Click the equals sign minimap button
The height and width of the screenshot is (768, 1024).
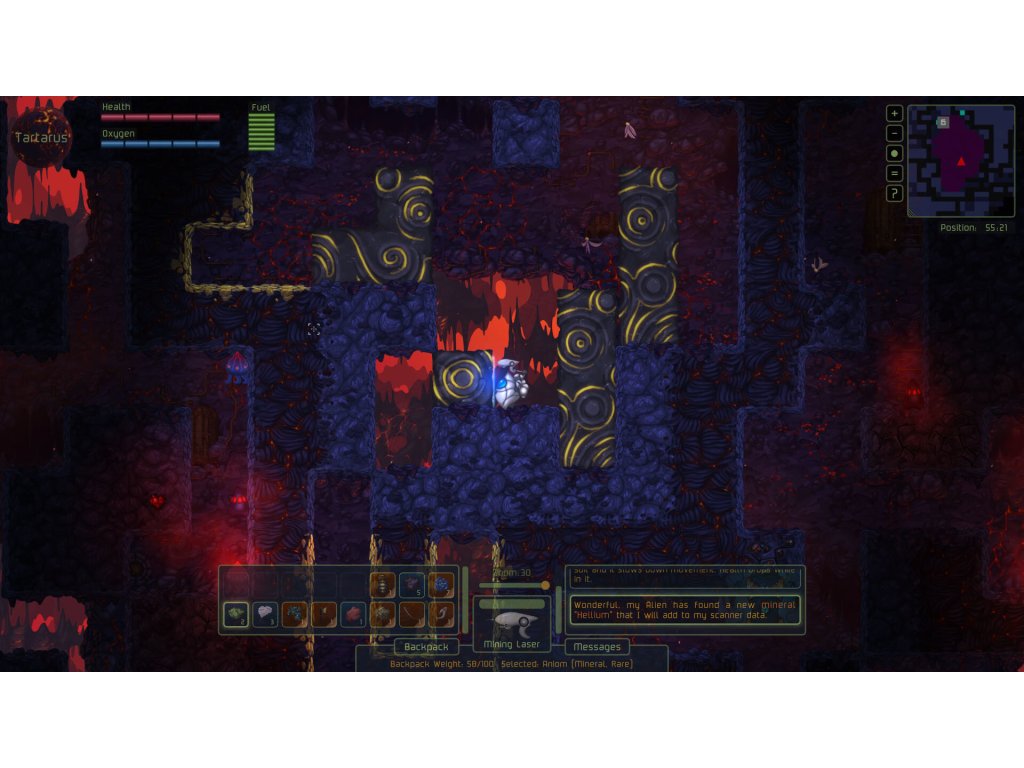point(895,173)
